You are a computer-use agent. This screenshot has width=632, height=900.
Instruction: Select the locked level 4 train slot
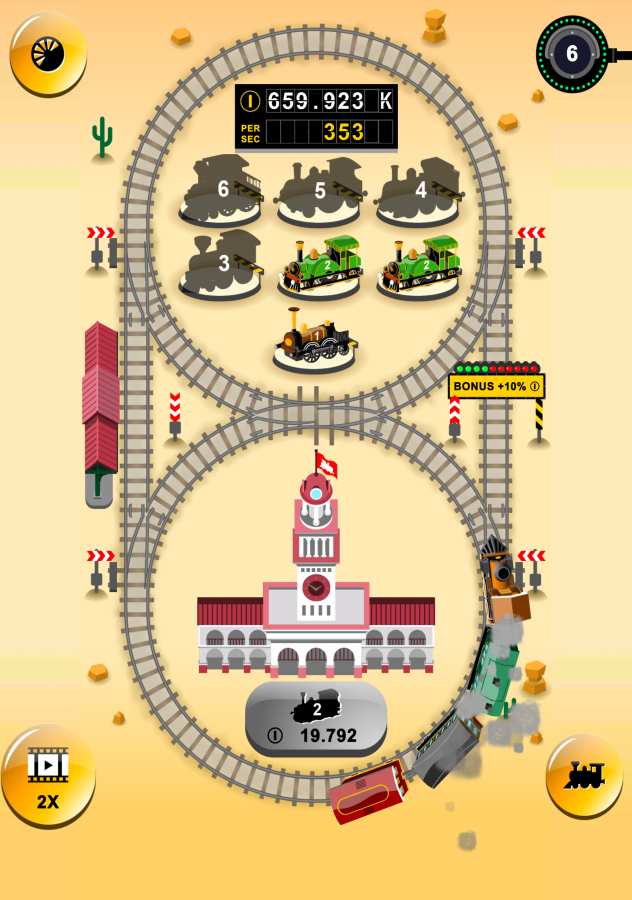click(418, 191)
